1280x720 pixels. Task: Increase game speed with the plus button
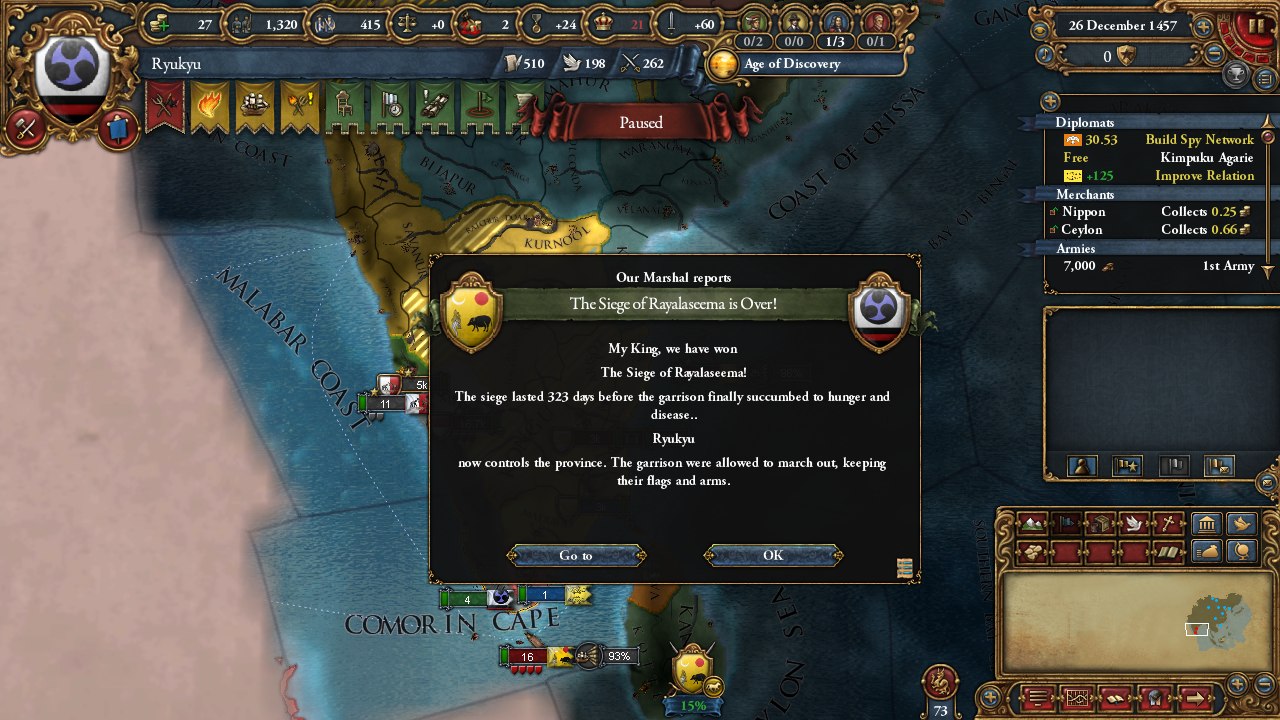(x=1204, y=28)
